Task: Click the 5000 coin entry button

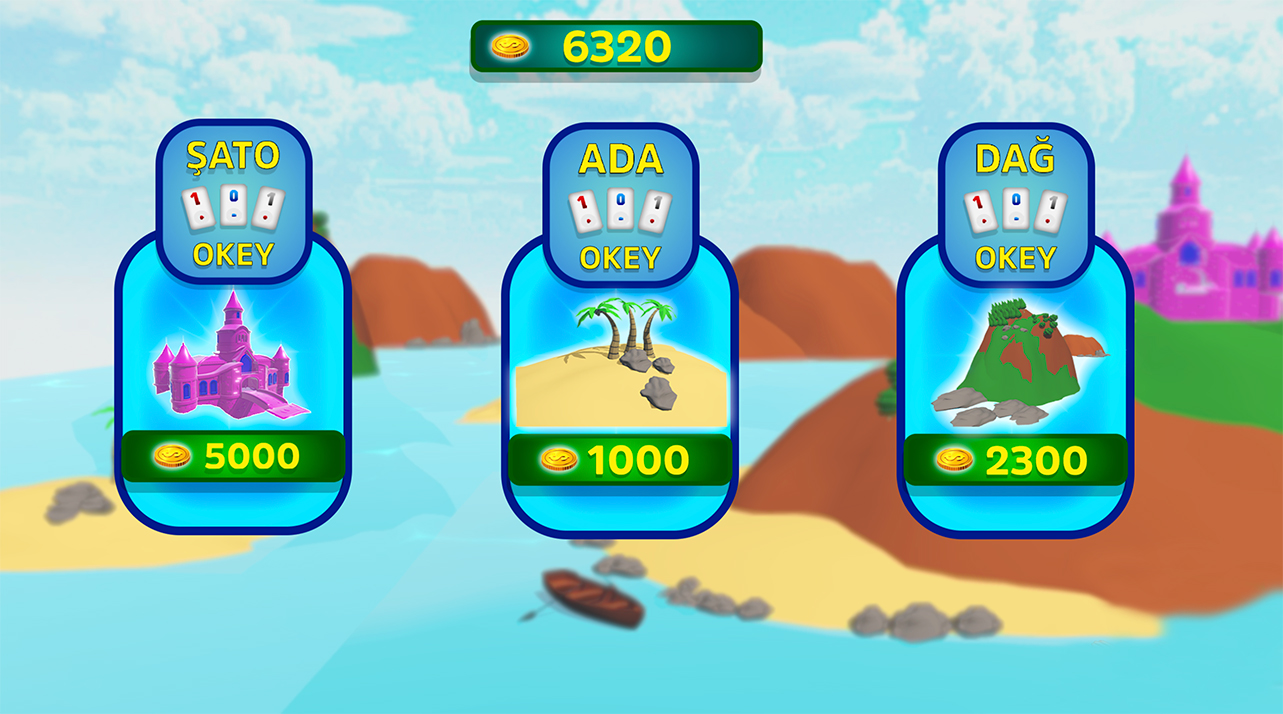Action: click(232, 457)
